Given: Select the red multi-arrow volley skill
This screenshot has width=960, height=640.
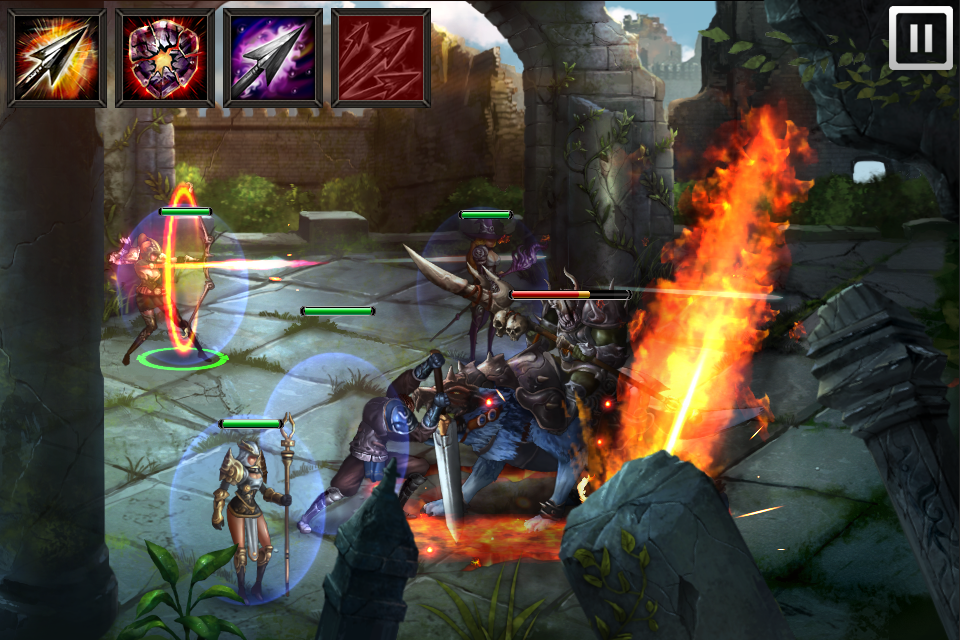Looking at the screenshot, I should (381, 58).
